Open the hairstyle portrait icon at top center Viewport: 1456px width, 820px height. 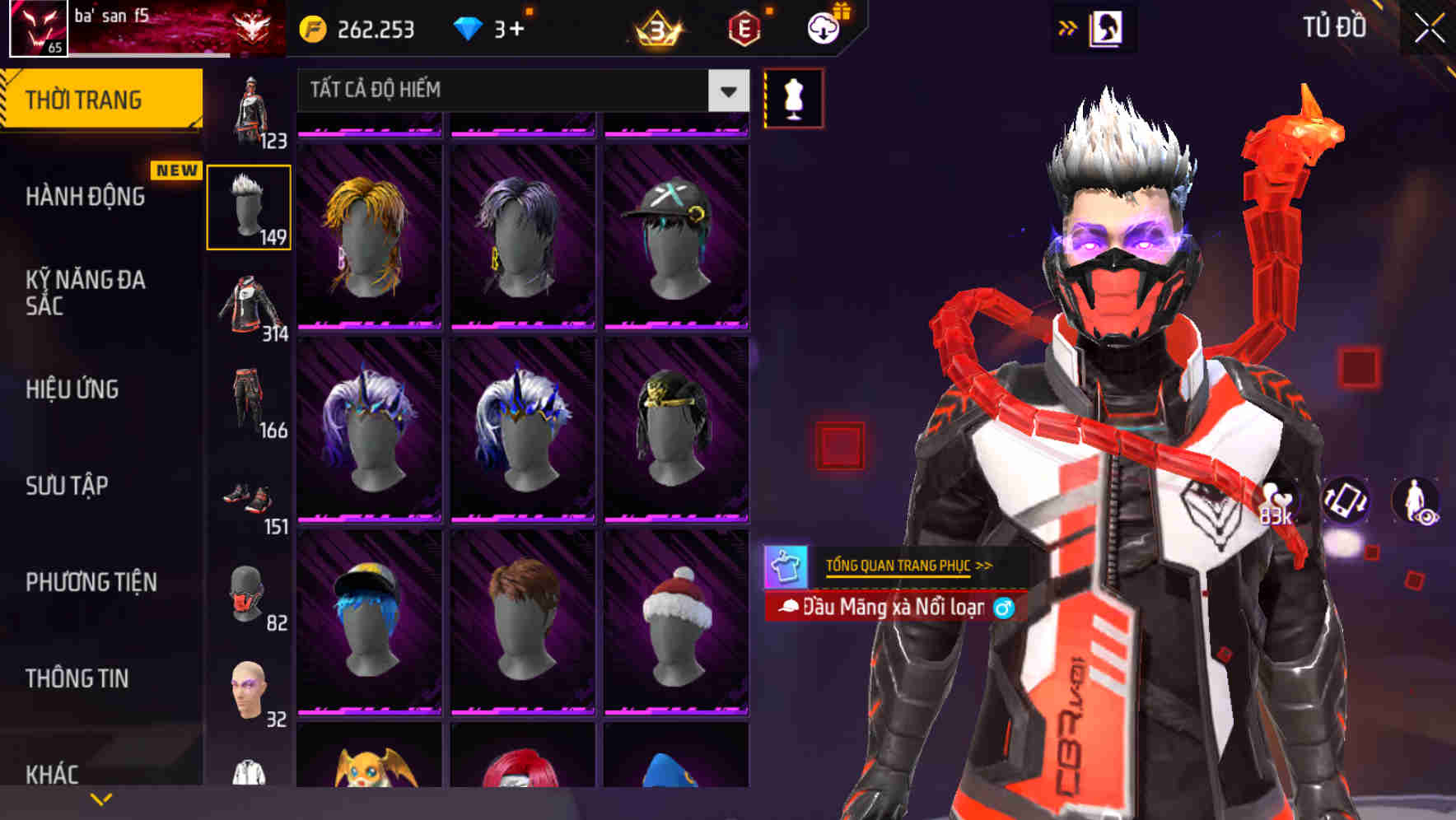point(1104,26)
